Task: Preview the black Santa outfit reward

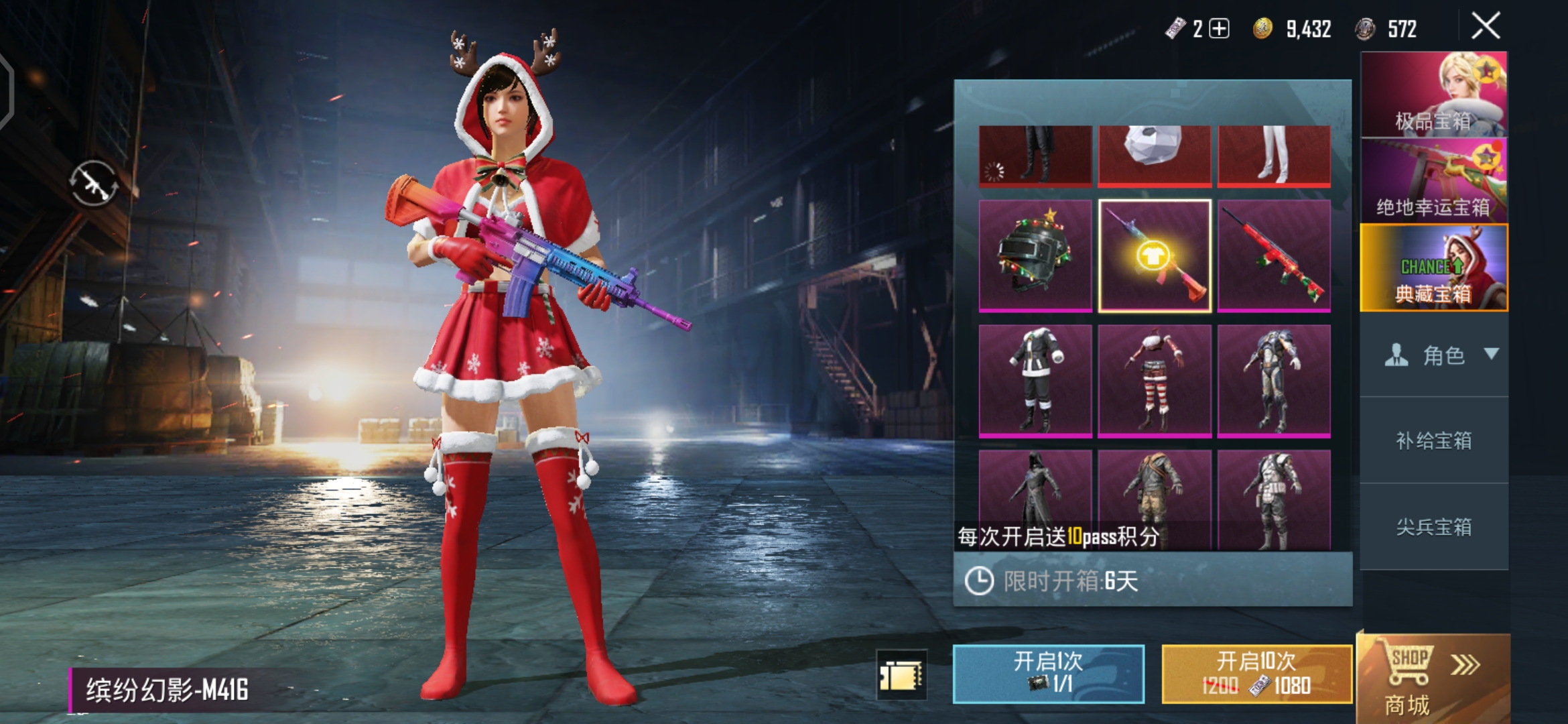Action: (x=1035, y=381)
